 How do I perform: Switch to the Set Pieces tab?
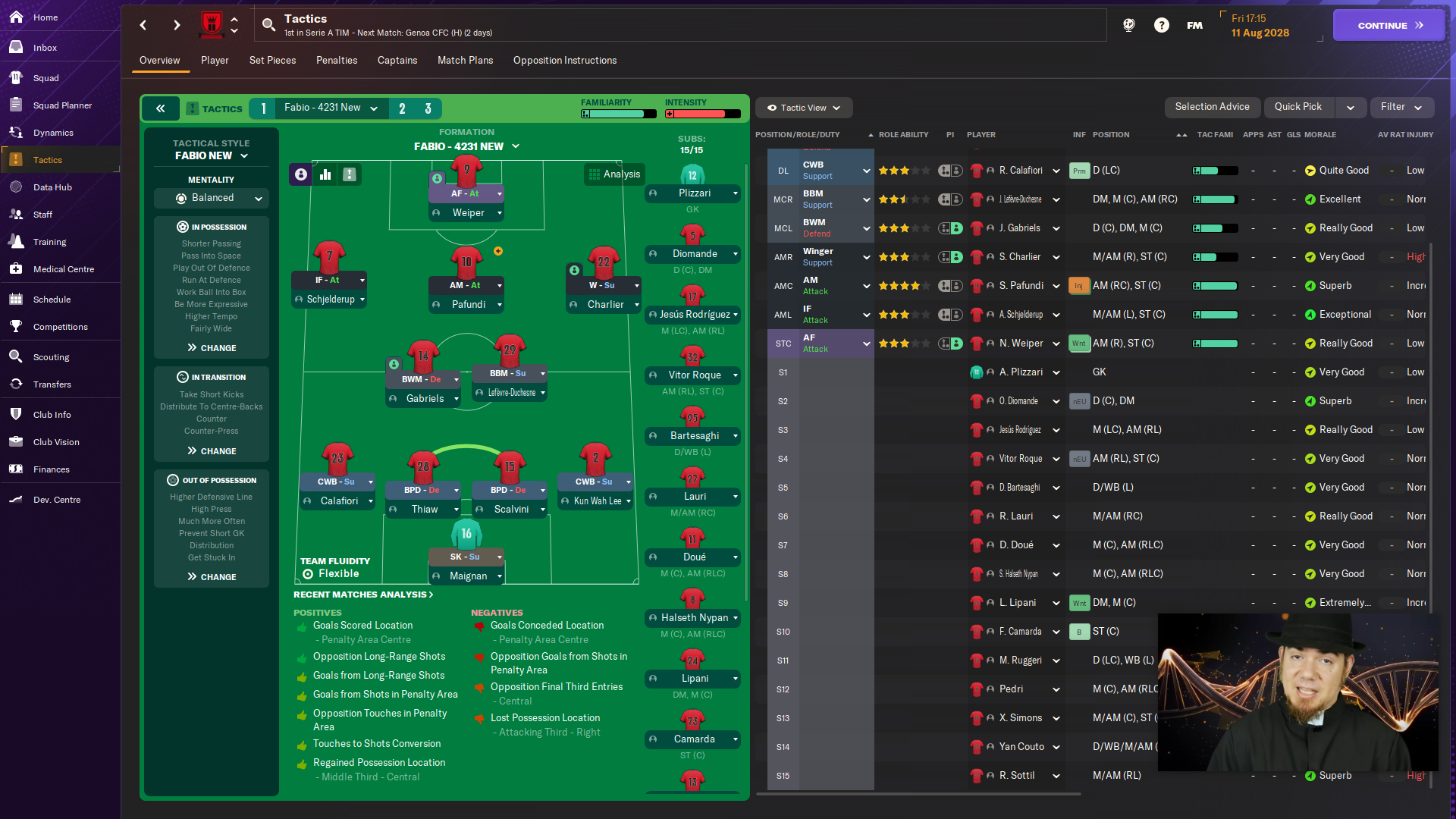(272, 60)
